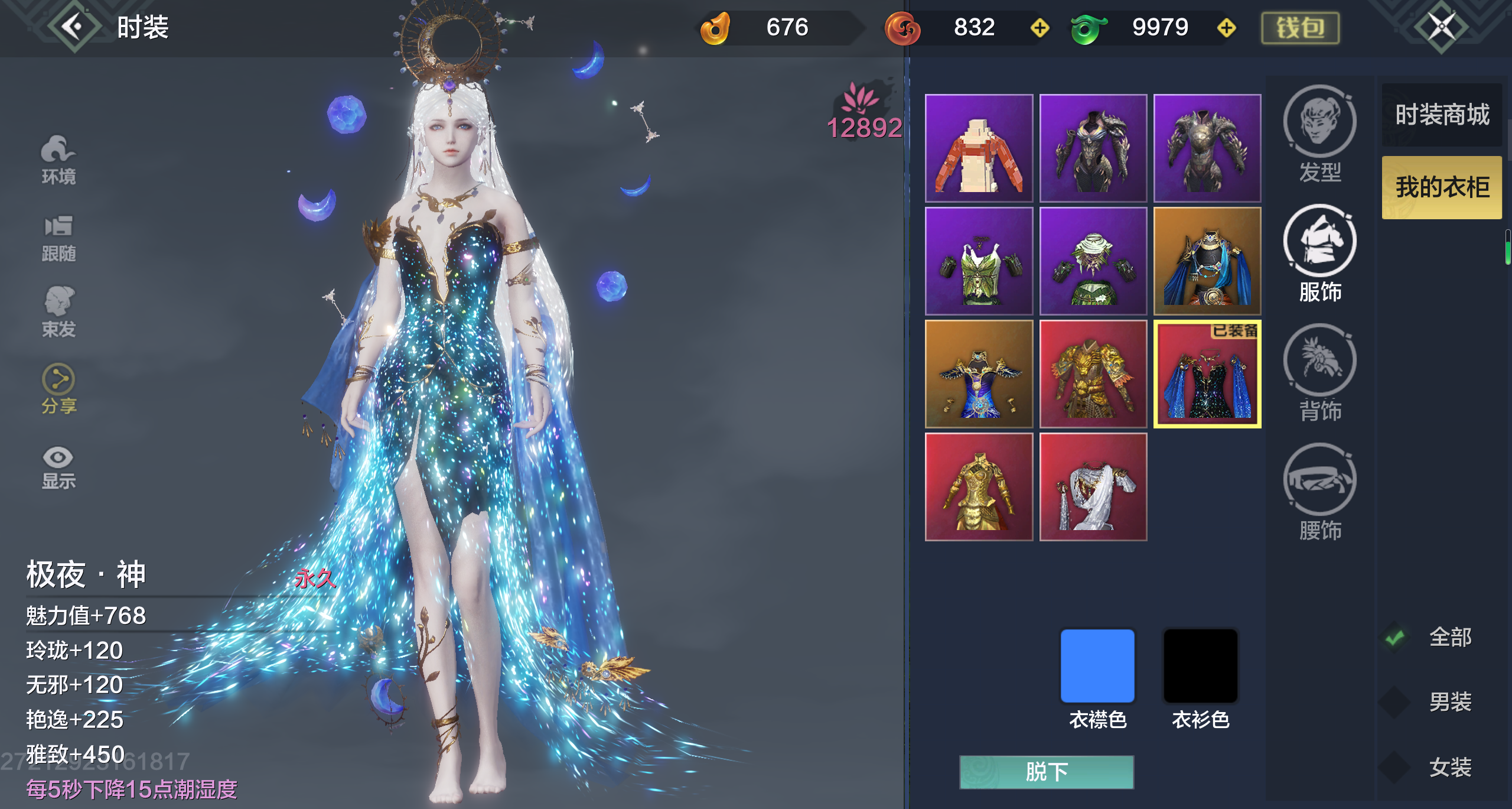Open the 钱包 wallet
Viewport: 1512px width, 809px height.
coord(1300,28)
